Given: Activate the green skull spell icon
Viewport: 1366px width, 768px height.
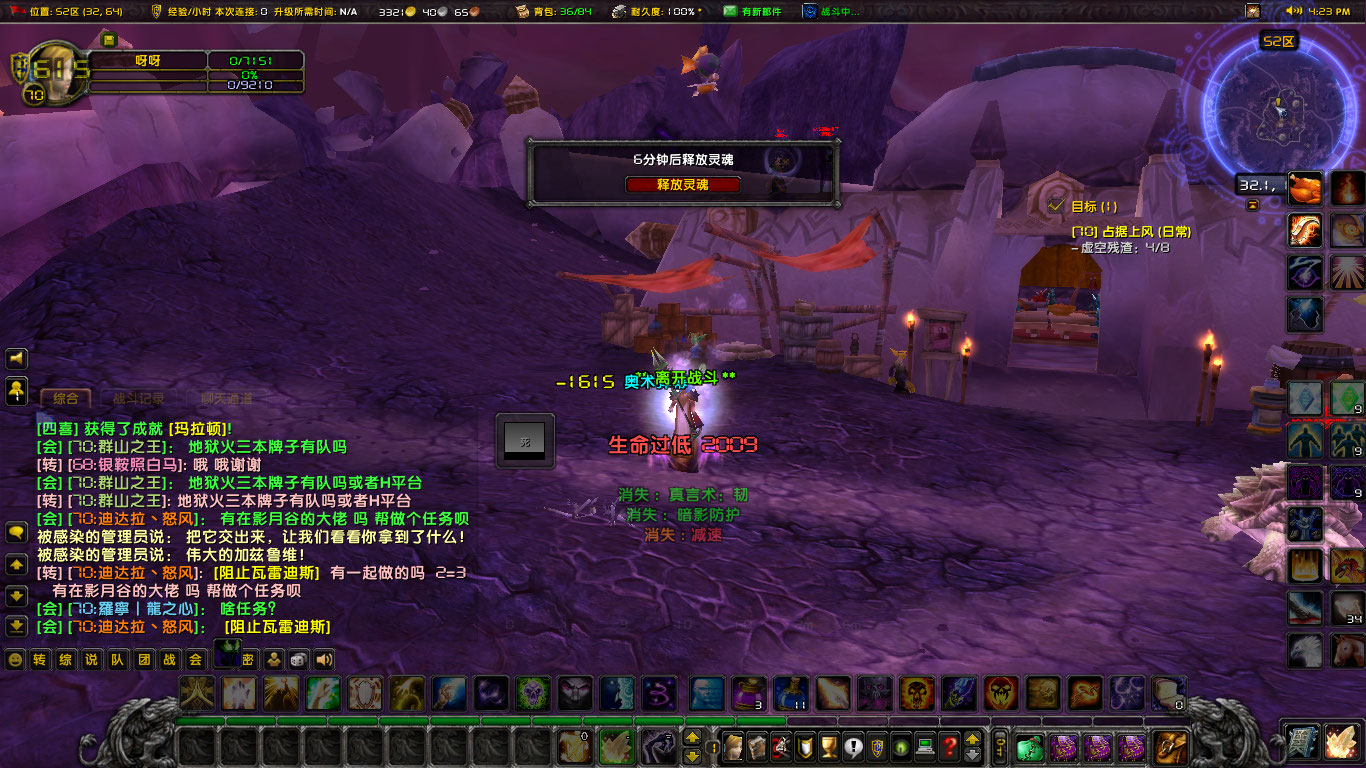Looking at the screenshot, I should tap(533, 693).
